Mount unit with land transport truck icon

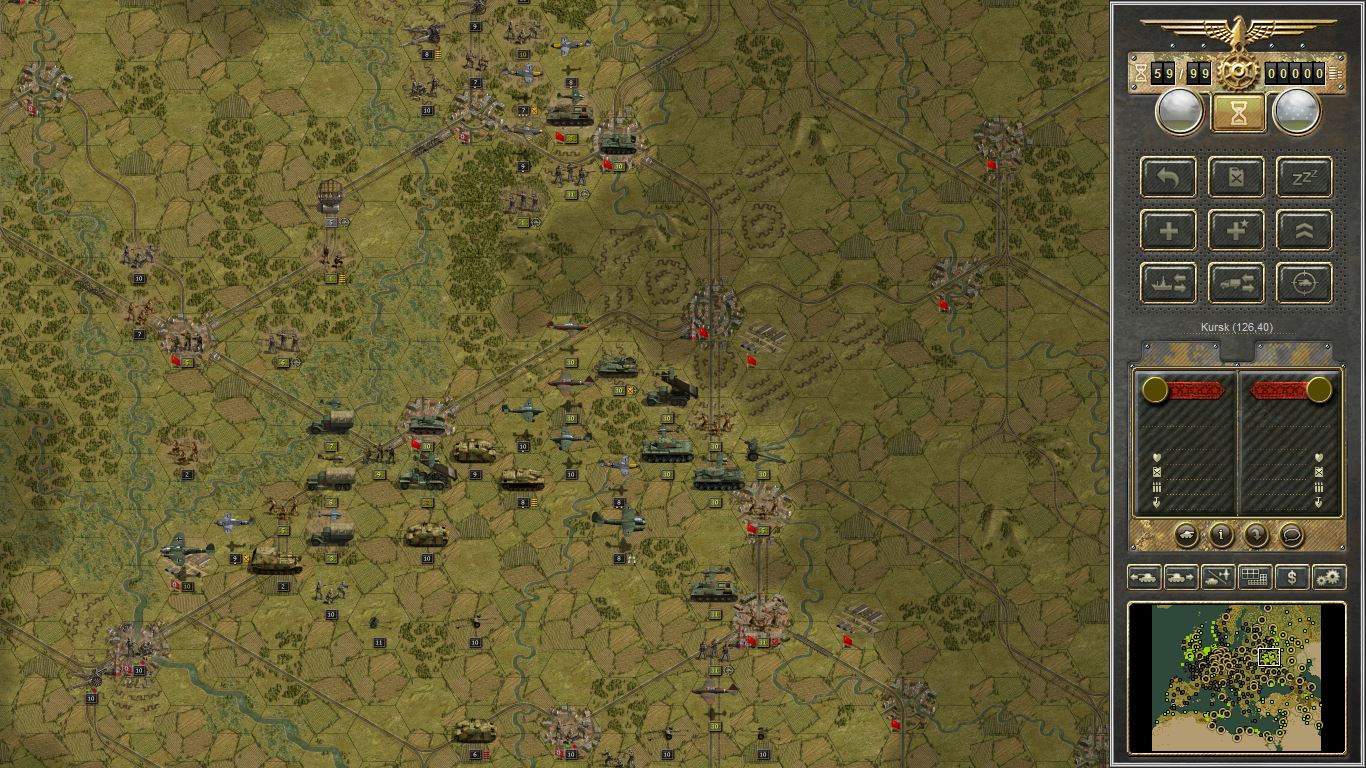click(1236, 283)
